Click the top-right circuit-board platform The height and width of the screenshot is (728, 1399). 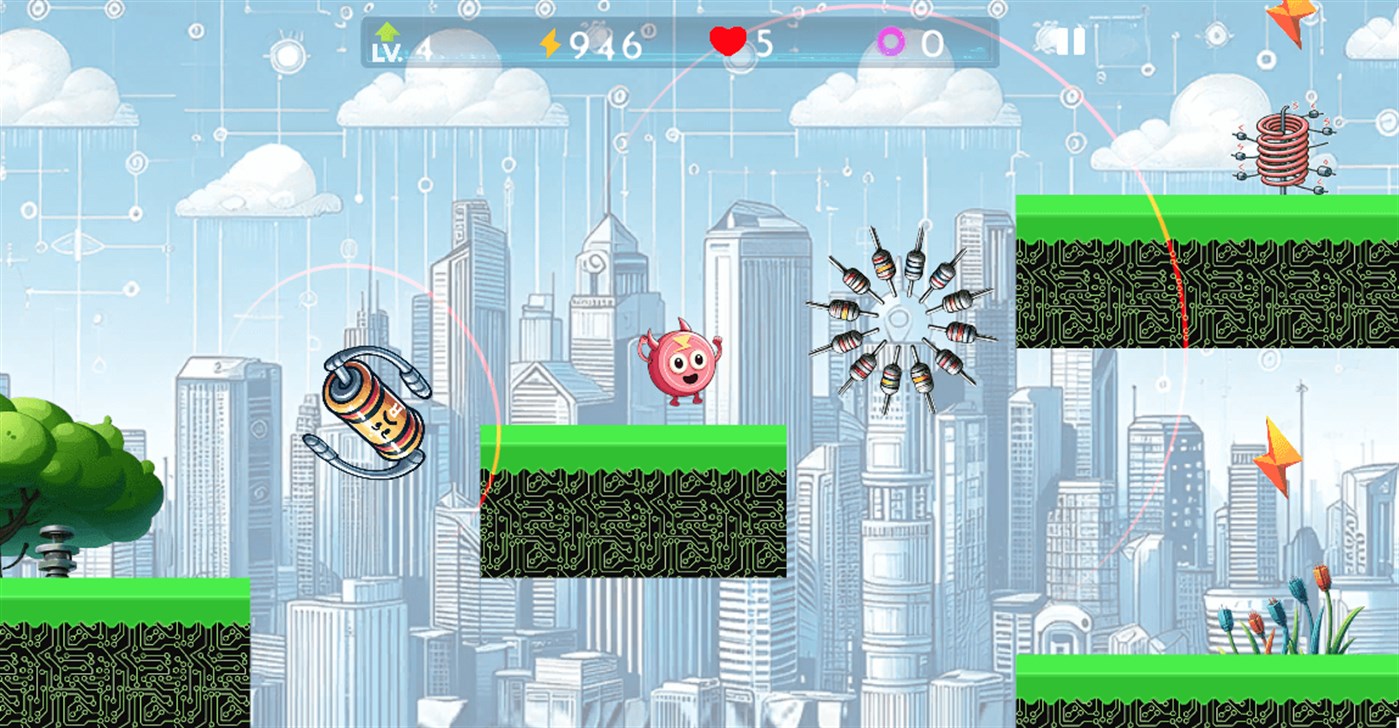[1200, 270]
